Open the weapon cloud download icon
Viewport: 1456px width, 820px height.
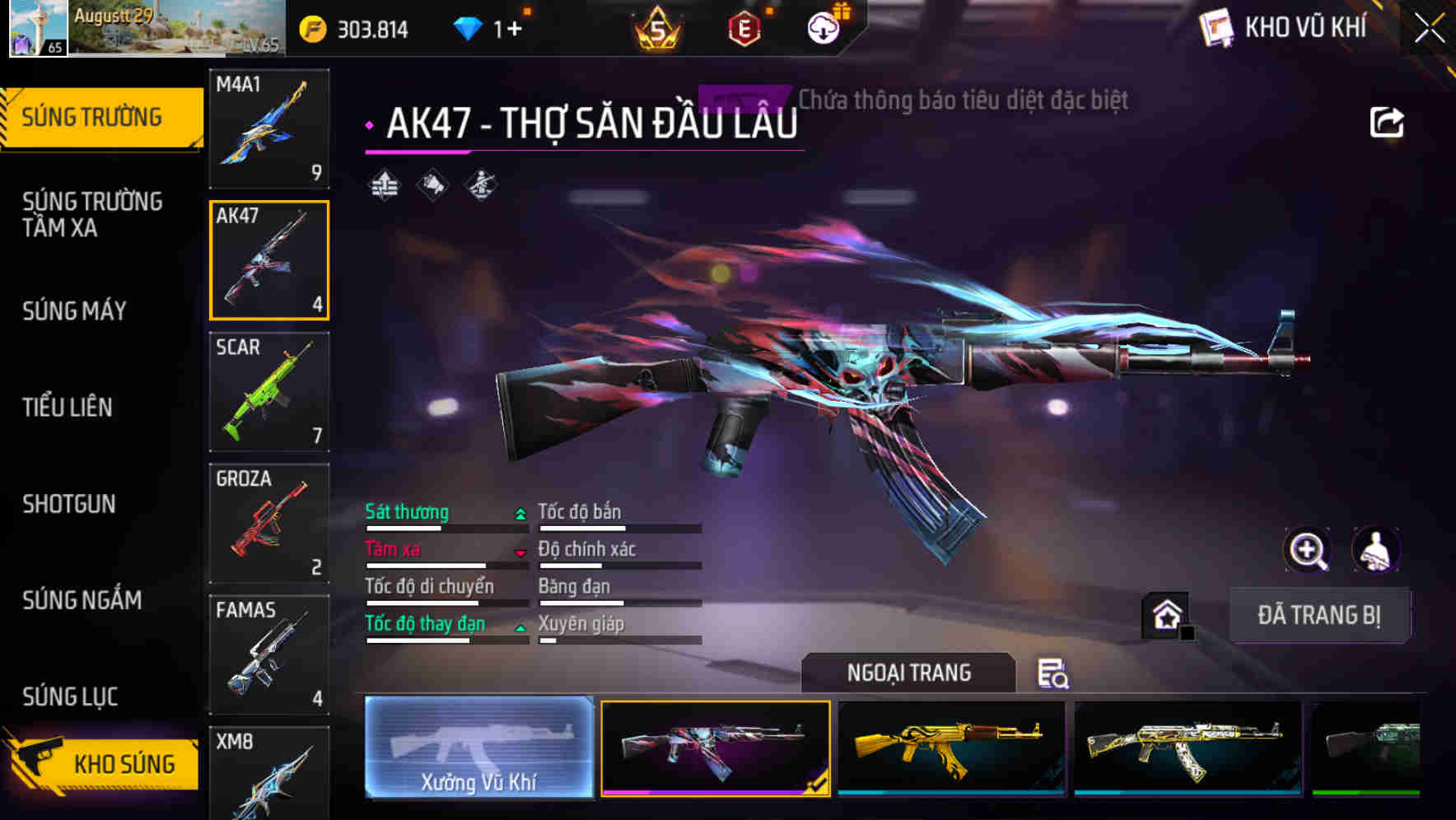click(x=822, y=29)
